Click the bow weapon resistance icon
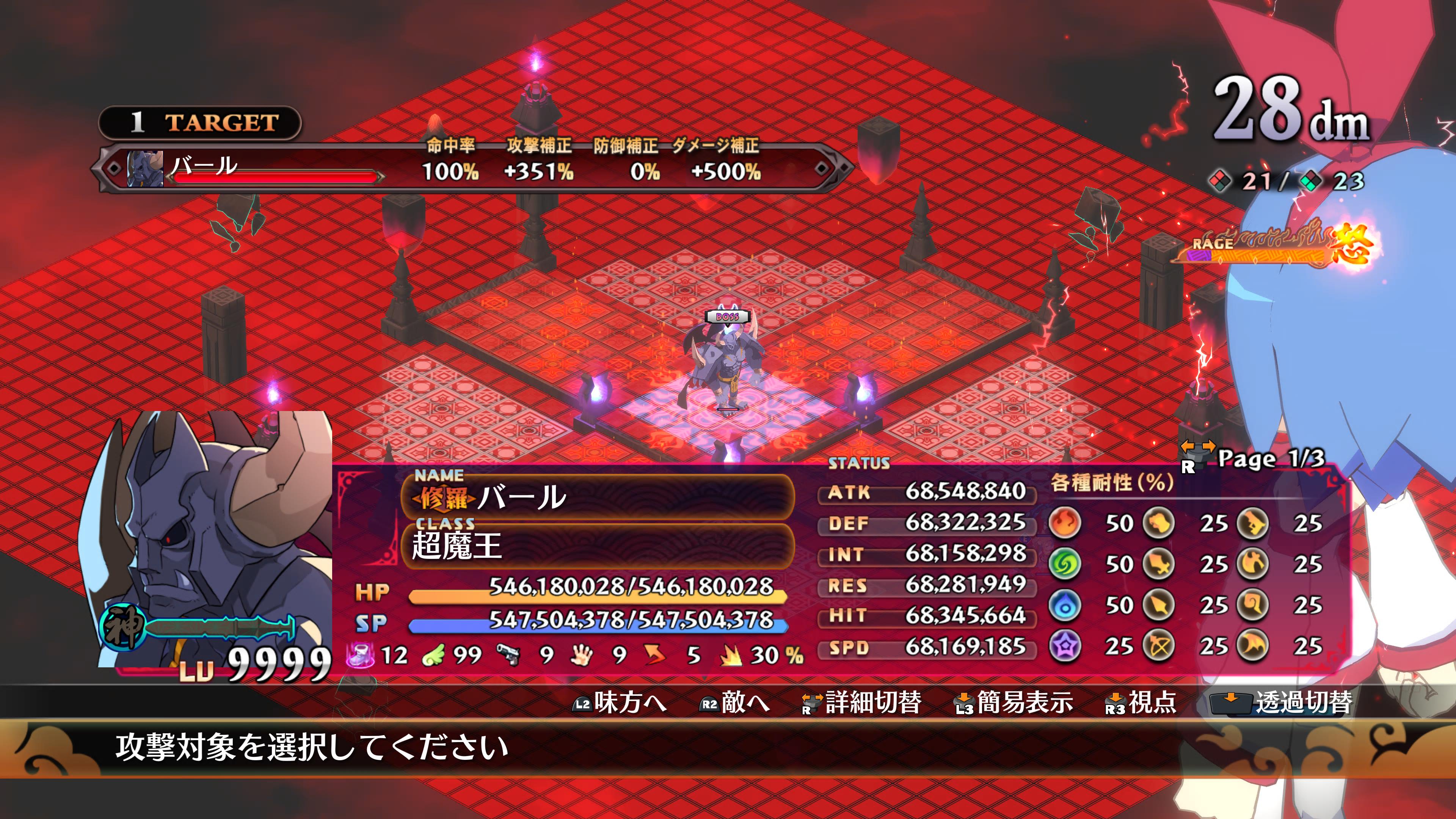Viewport: 1456px width, 819px height. pyautogui.click(x=1159, y=646)
